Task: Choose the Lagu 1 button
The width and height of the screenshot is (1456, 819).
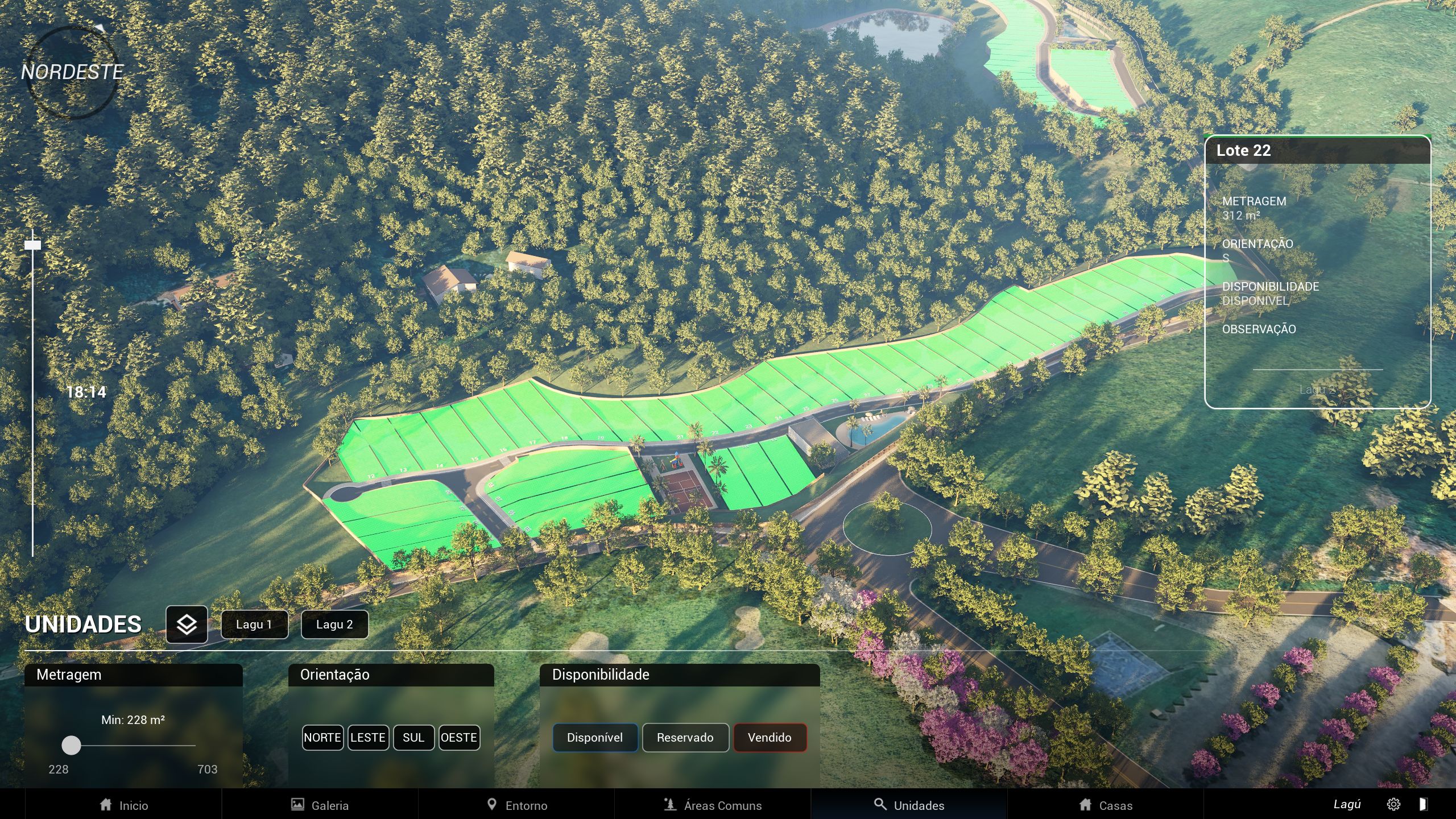Action: point(254,624)
